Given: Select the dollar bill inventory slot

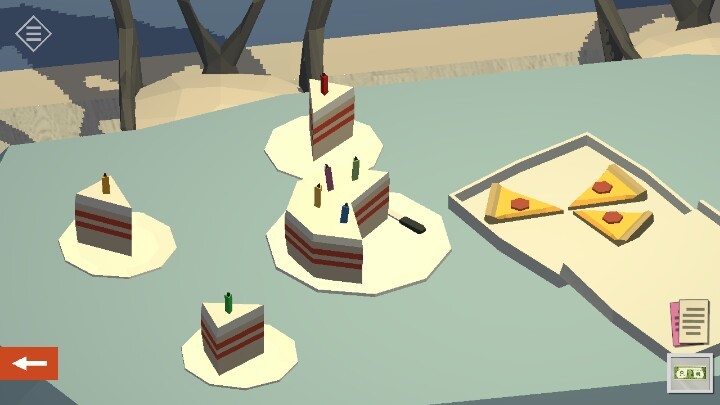Looking at the screenshot, I should coord(690,372).
